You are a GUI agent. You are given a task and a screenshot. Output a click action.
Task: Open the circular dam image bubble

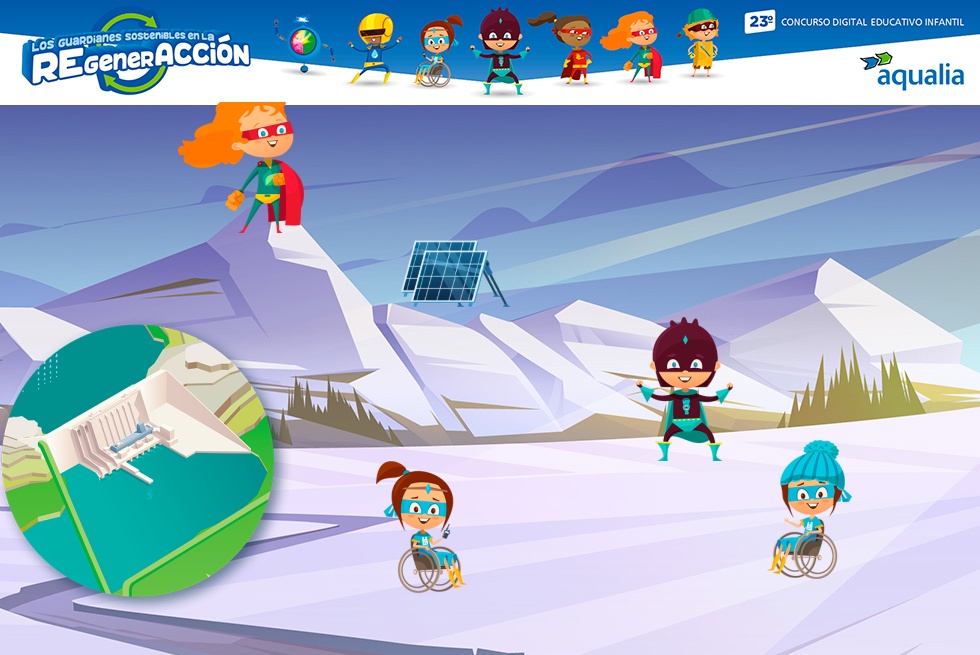tap(135, 460)
